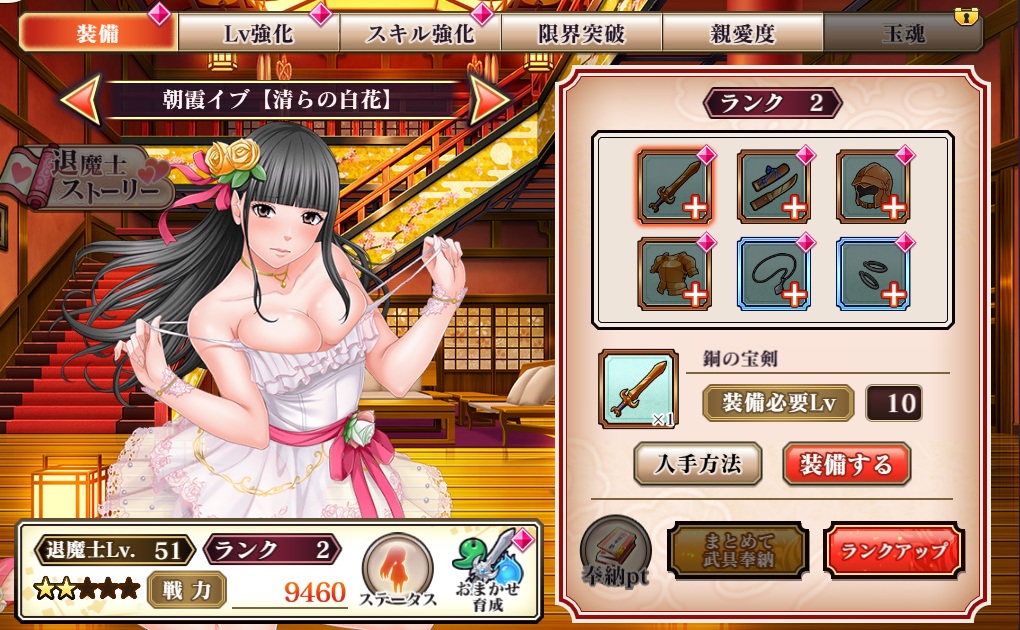Switch to the 装備 tab
Screen dimensions: 1020x630
coord(98,33)
